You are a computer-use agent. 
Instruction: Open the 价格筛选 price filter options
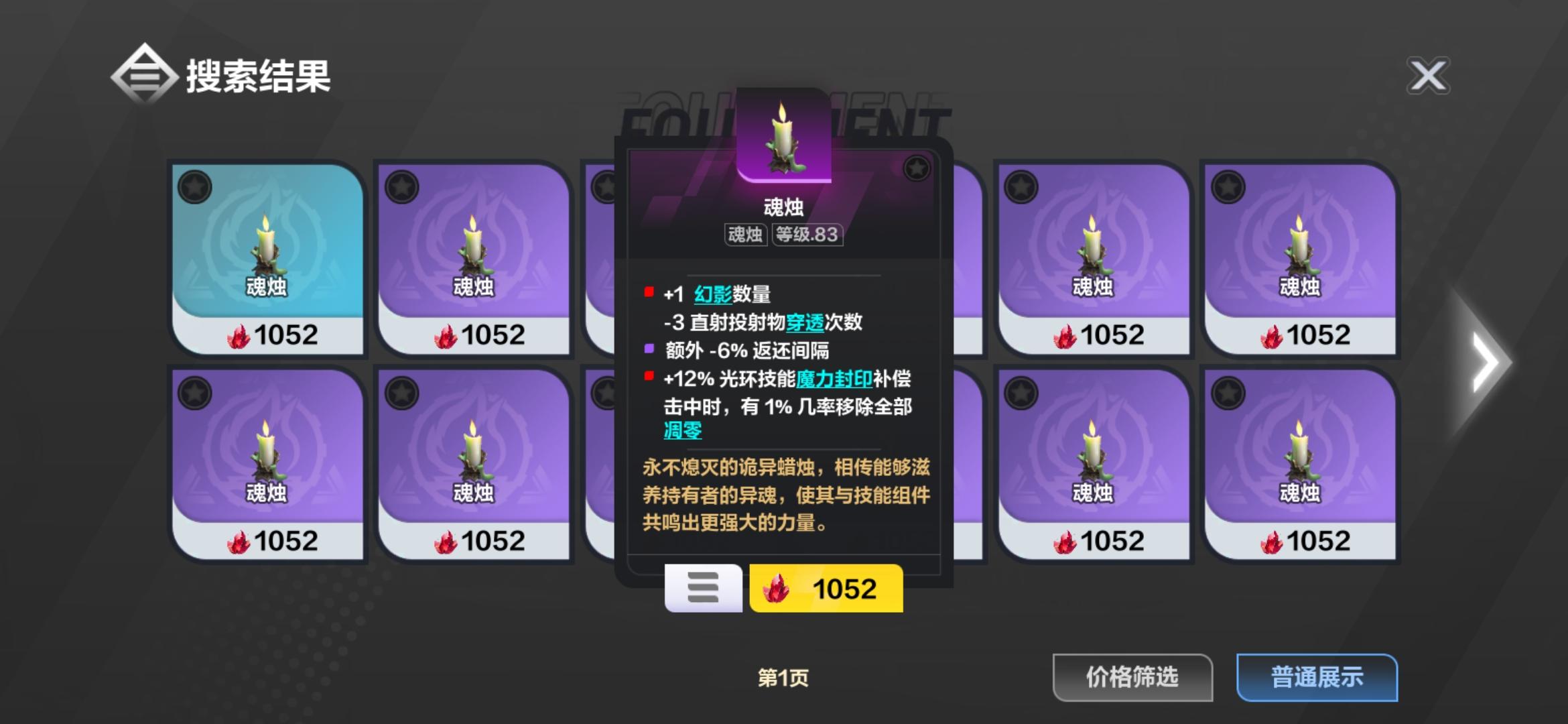(1132, 678)
